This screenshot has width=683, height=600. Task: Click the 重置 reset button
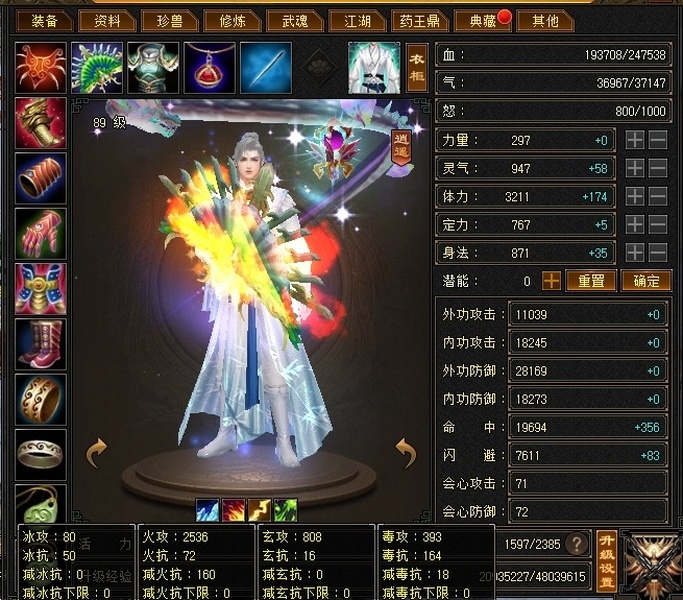[x=590, y=281]
